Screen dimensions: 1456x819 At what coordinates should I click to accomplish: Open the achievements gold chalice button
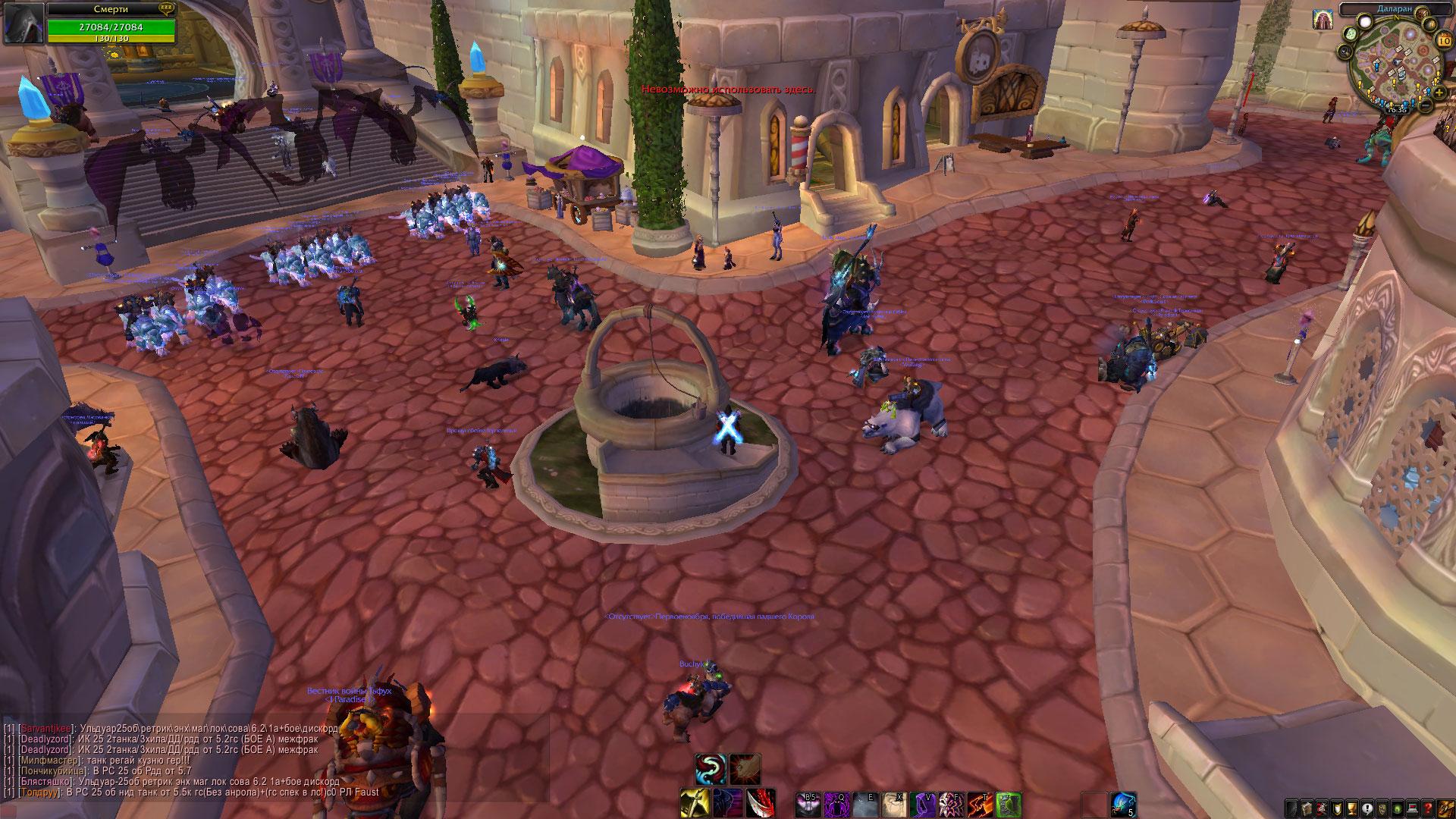[1353, 807]
